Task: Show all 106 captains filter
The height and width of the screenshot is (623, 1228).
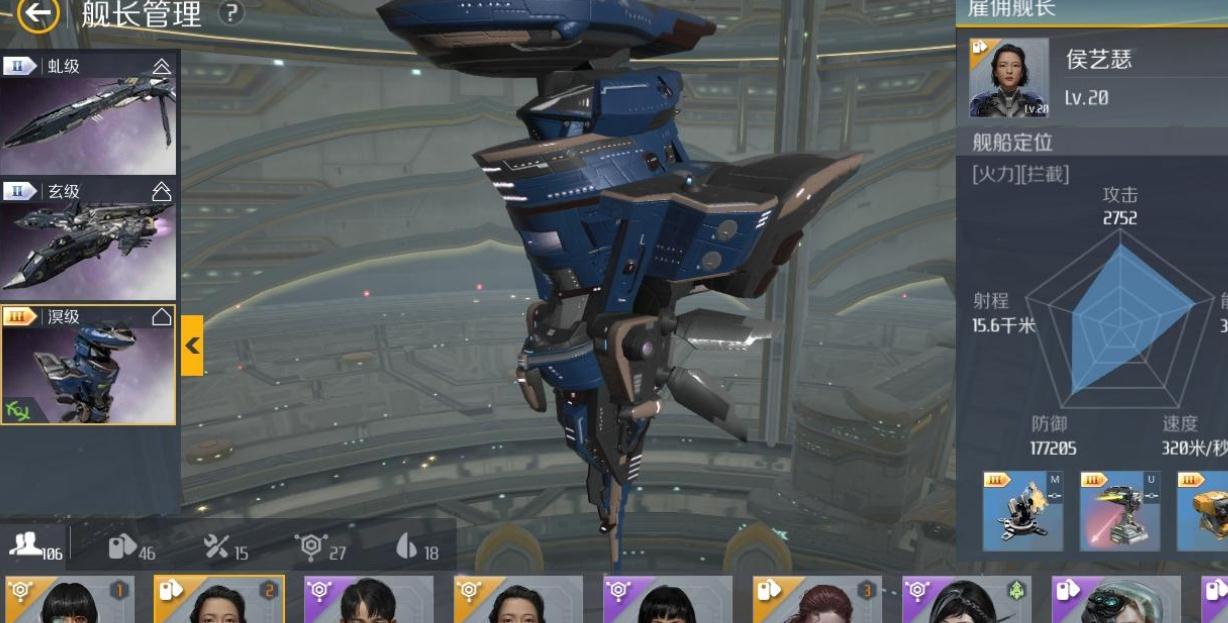Action: tap(36, 546)
